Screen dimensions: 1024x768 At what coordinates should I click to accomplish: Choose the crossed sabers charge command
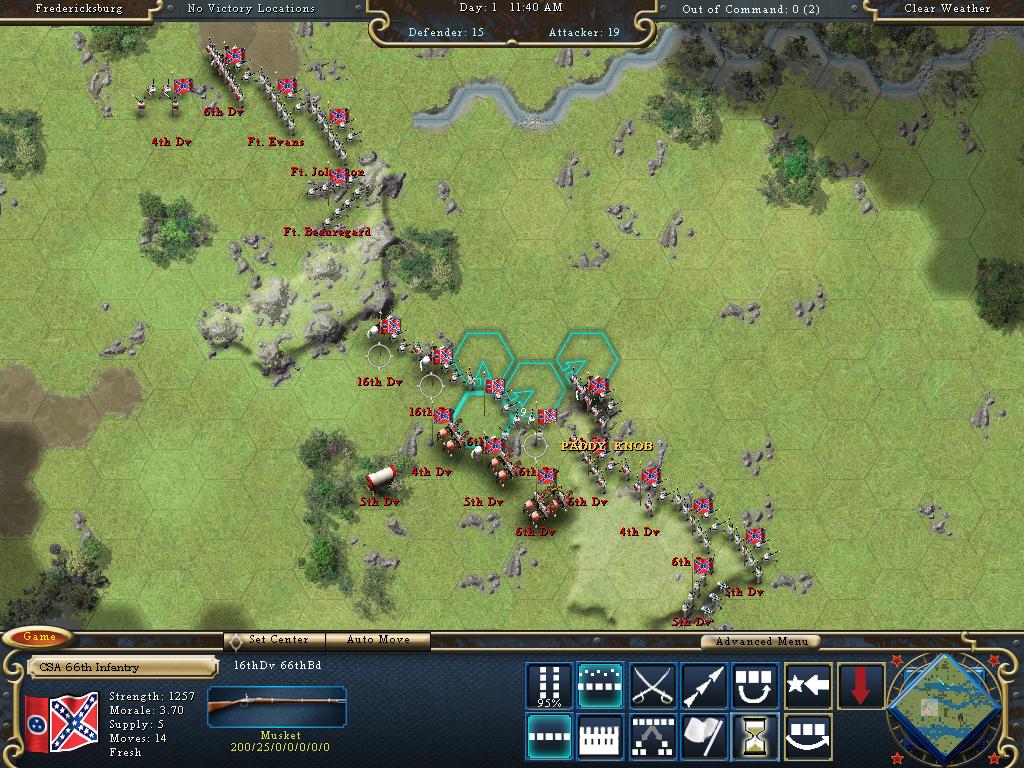(653, 685)
